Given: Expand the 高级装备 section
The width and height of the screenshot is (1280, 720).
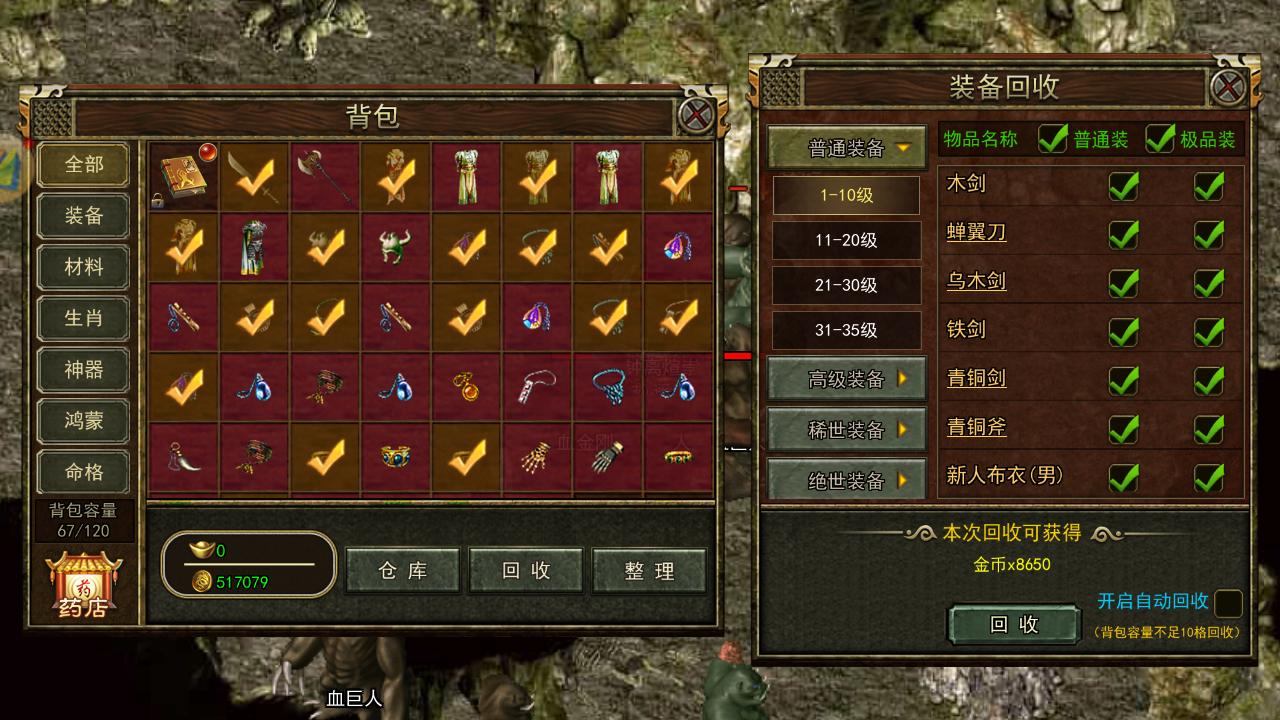Looking at the screenshot, I should [x=845, y=380].
